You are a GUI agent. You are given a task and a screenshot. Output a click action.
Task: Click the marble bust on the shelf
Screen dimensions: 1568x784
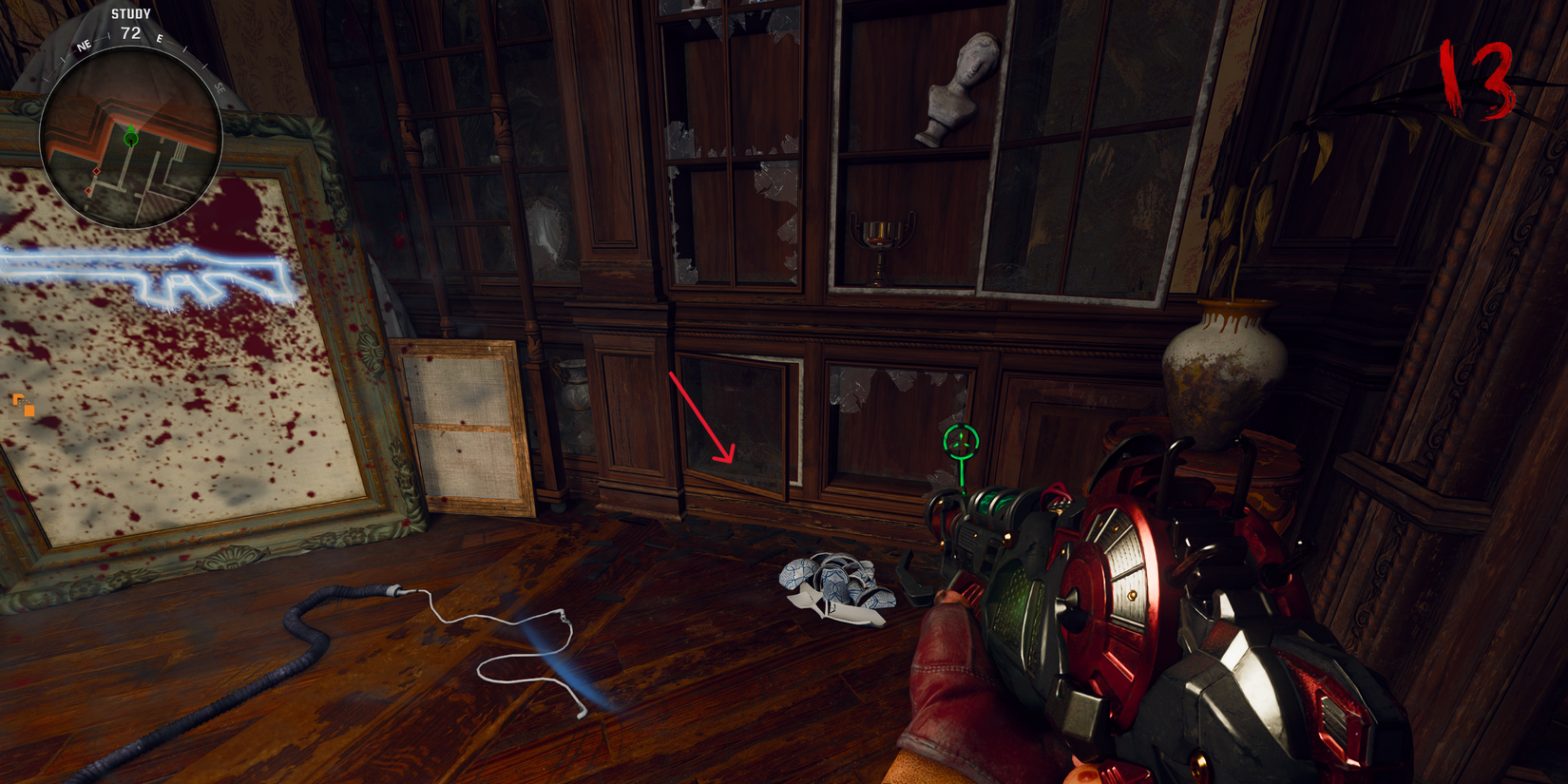click(958, 90)
